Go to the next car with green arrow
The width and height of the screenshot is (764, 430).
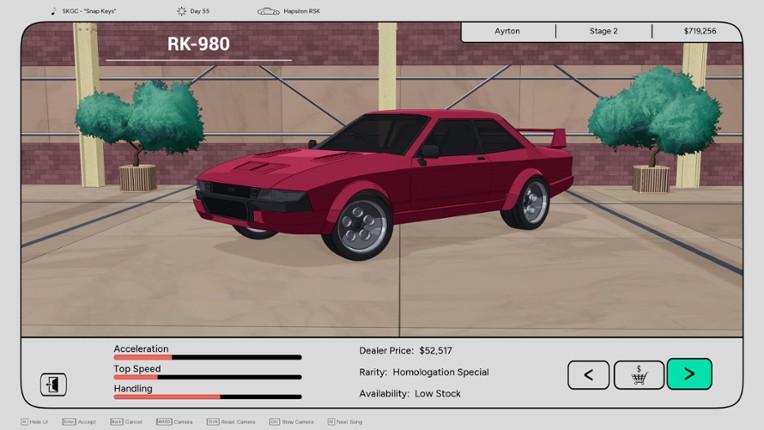pos(689,374)
